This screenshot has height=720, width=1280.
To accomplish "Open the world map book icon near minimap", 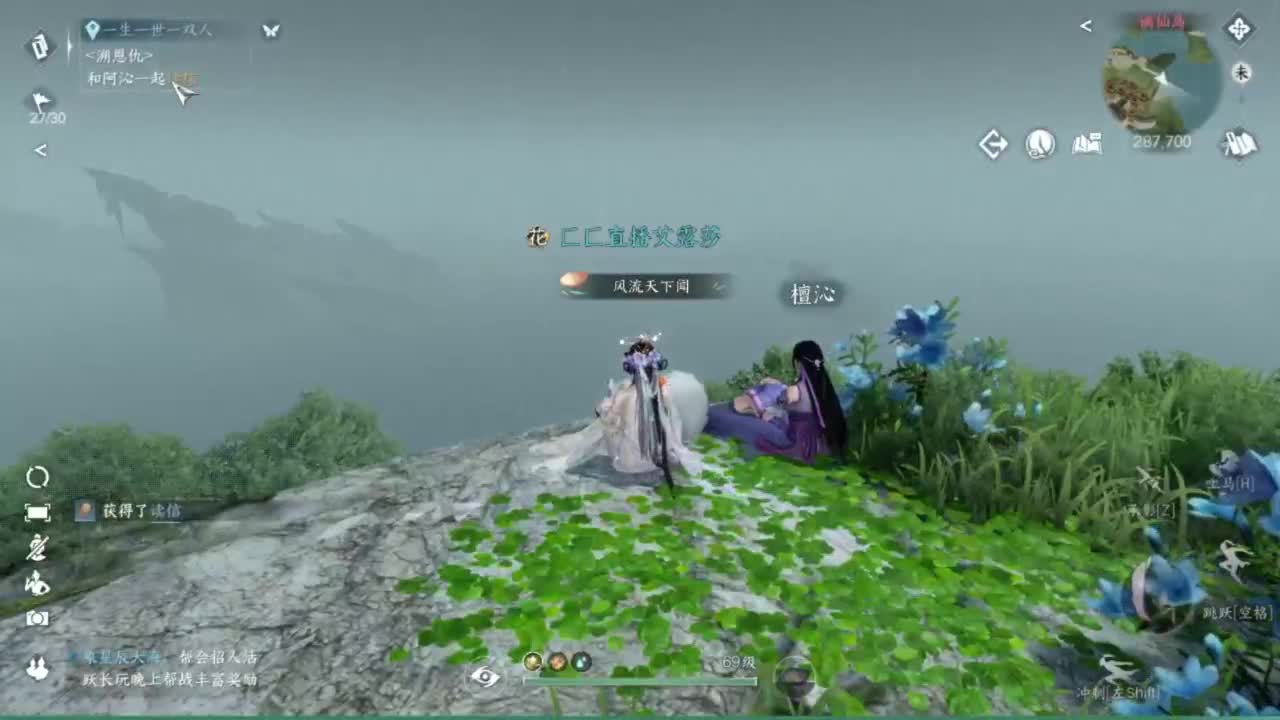I will tap(1090, 143).
